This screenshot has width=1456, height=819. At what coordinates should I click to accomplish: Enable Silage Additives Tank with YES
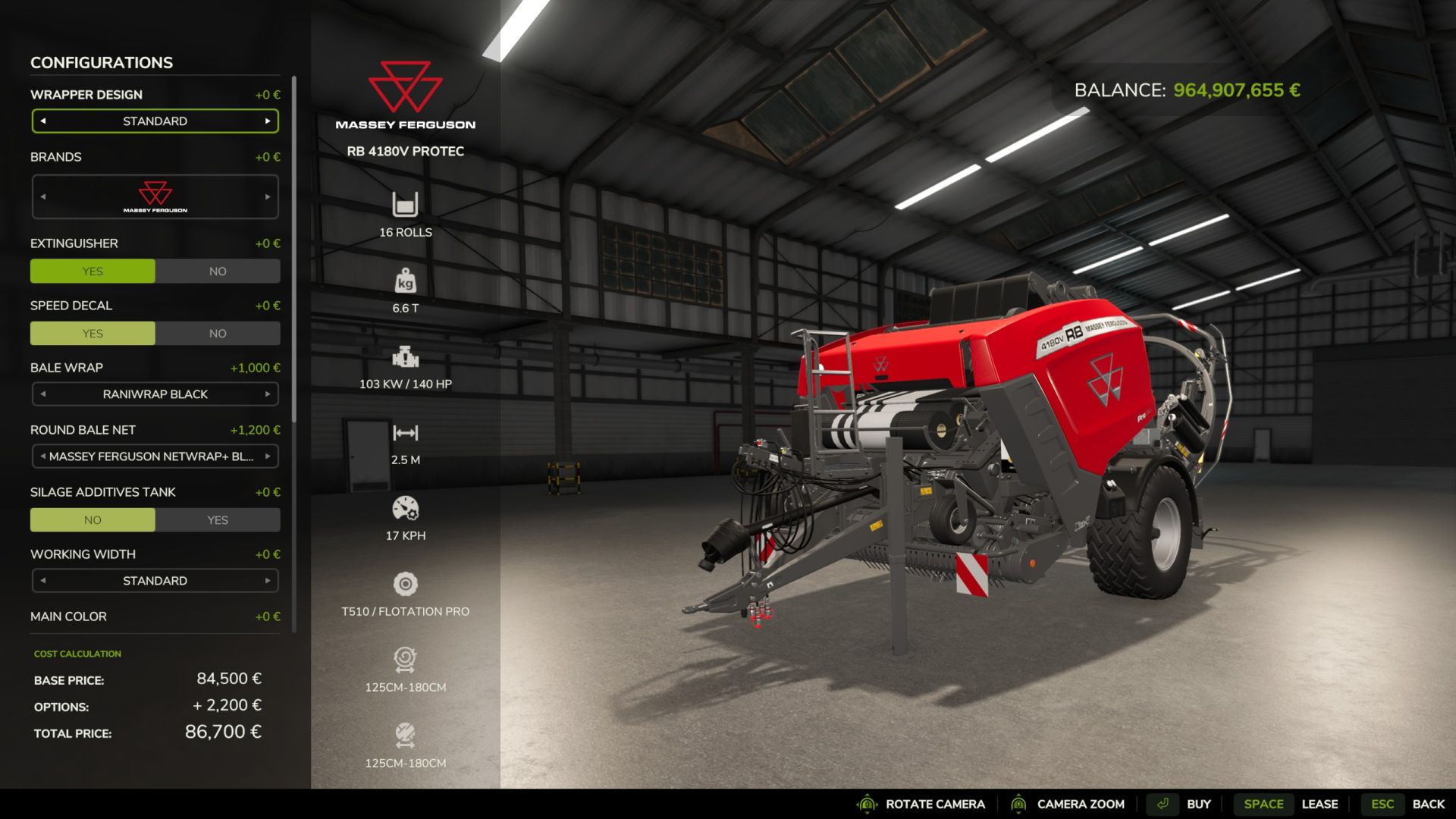point(218,520)
